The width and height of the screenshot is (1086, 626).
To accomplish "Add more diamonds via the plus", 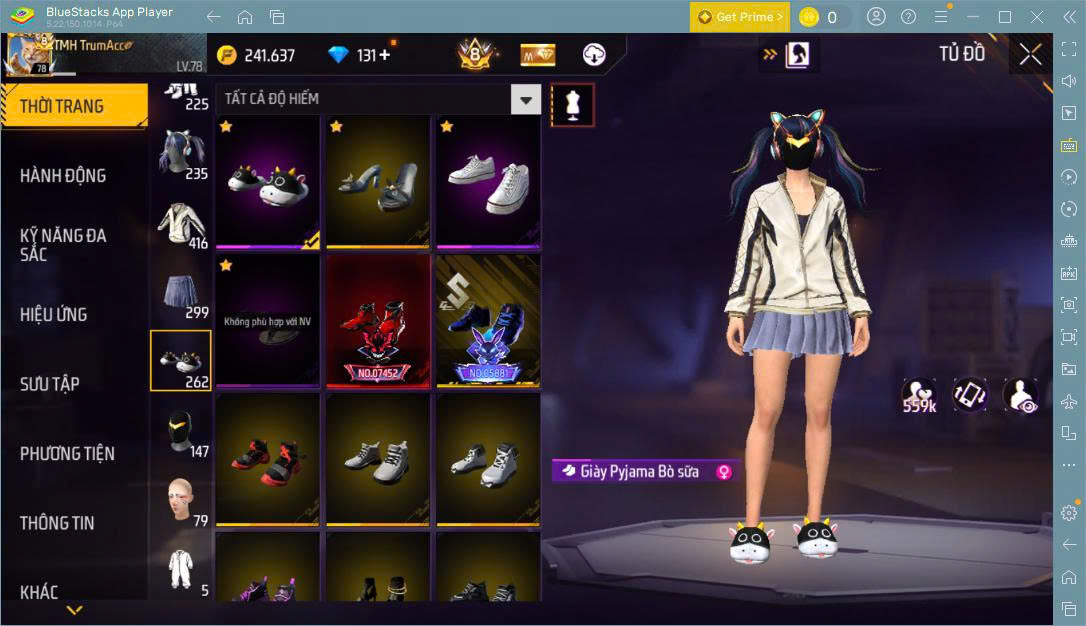I will tap(384, 55).
